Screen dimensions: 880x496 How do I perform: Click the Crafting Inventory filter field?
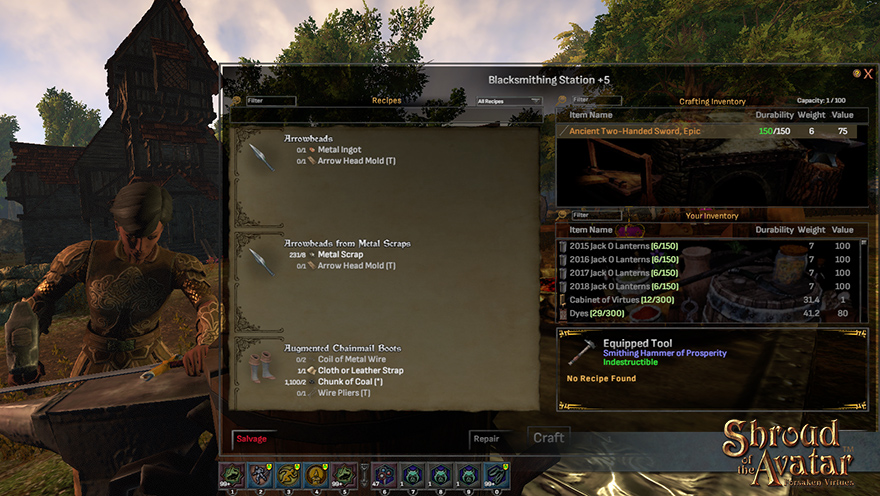point(596,101)
